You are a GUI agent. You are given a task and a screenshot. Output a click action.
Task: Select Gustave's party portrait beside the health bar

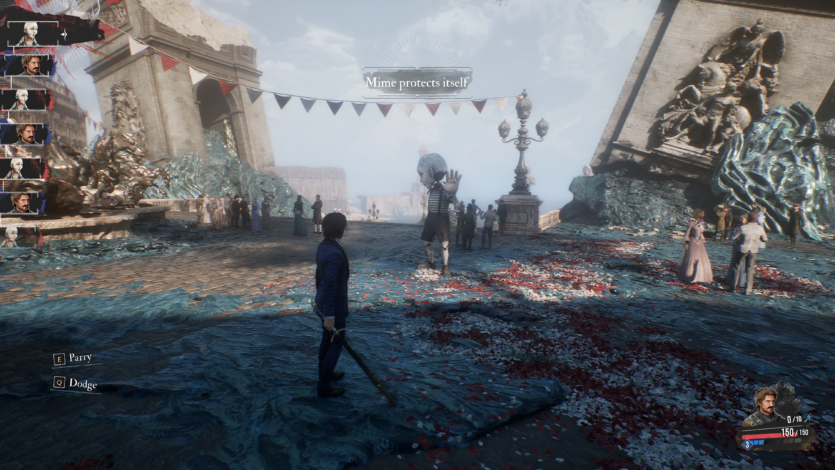coord(765,407)
